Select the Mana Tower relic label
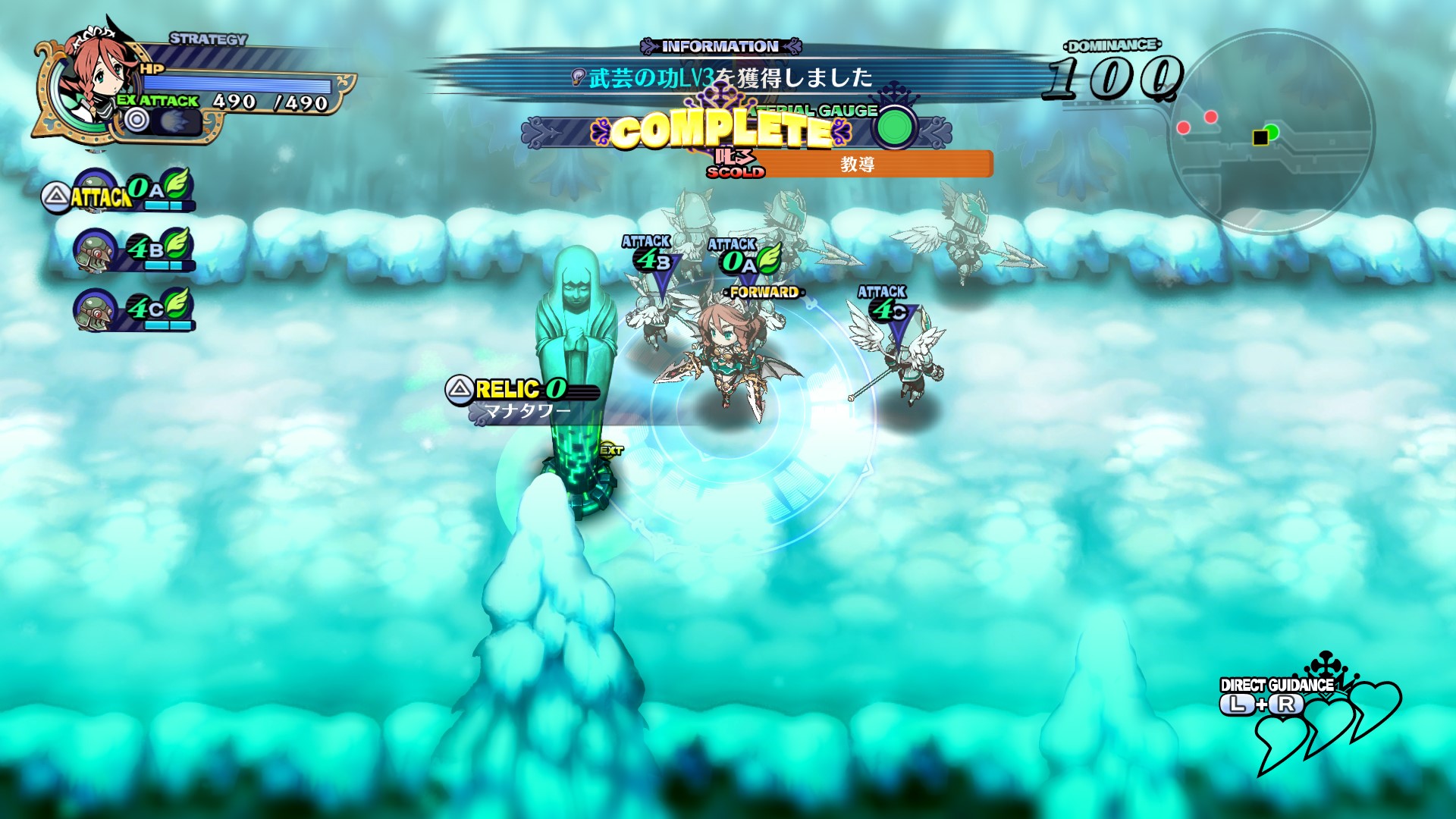This screenshot has height=819, width=1456. pyautogui.click(x=523, y=399)
